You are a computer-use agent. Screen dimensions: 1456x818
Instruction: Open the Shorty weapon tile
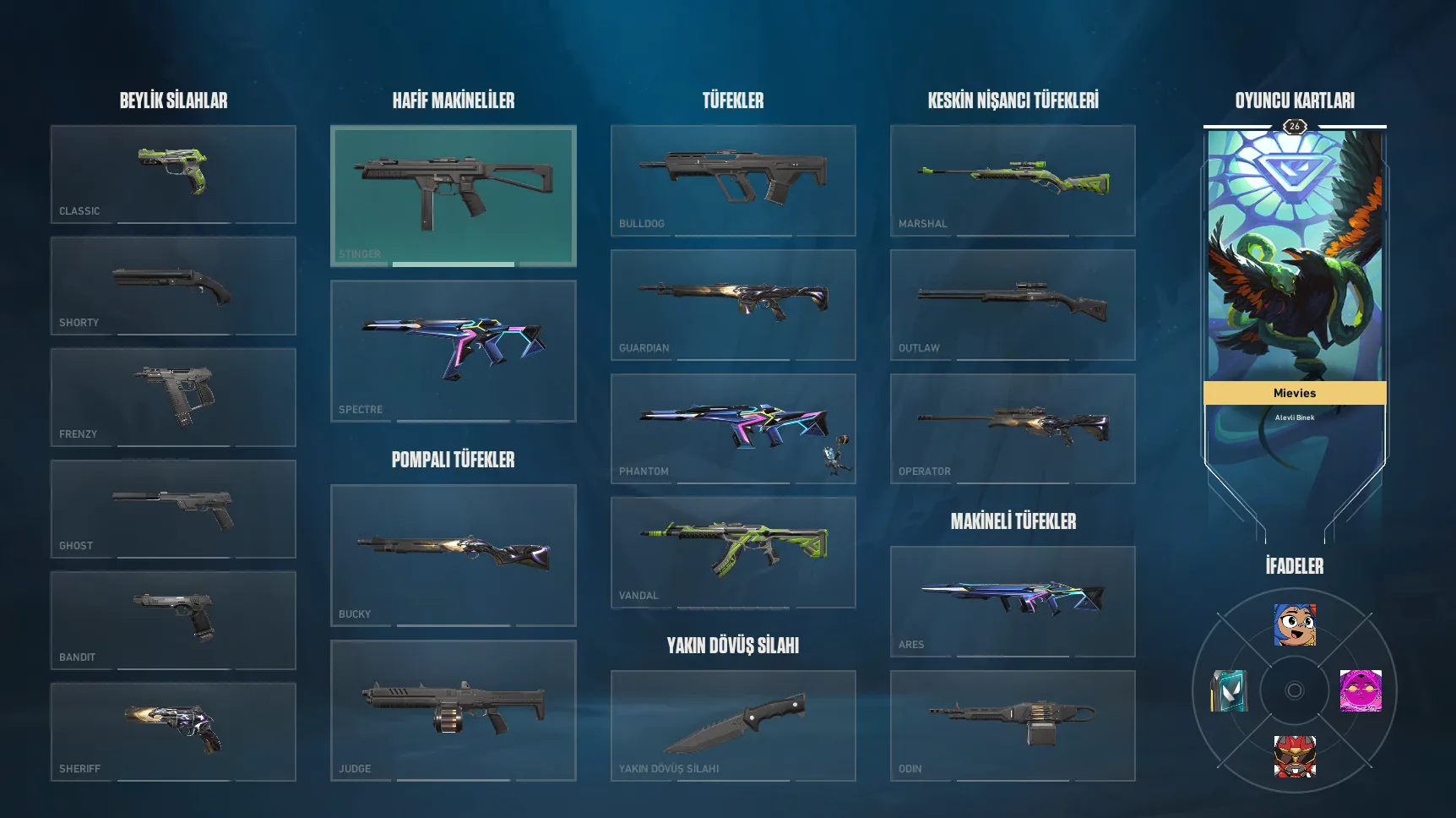tap(173, 286)
